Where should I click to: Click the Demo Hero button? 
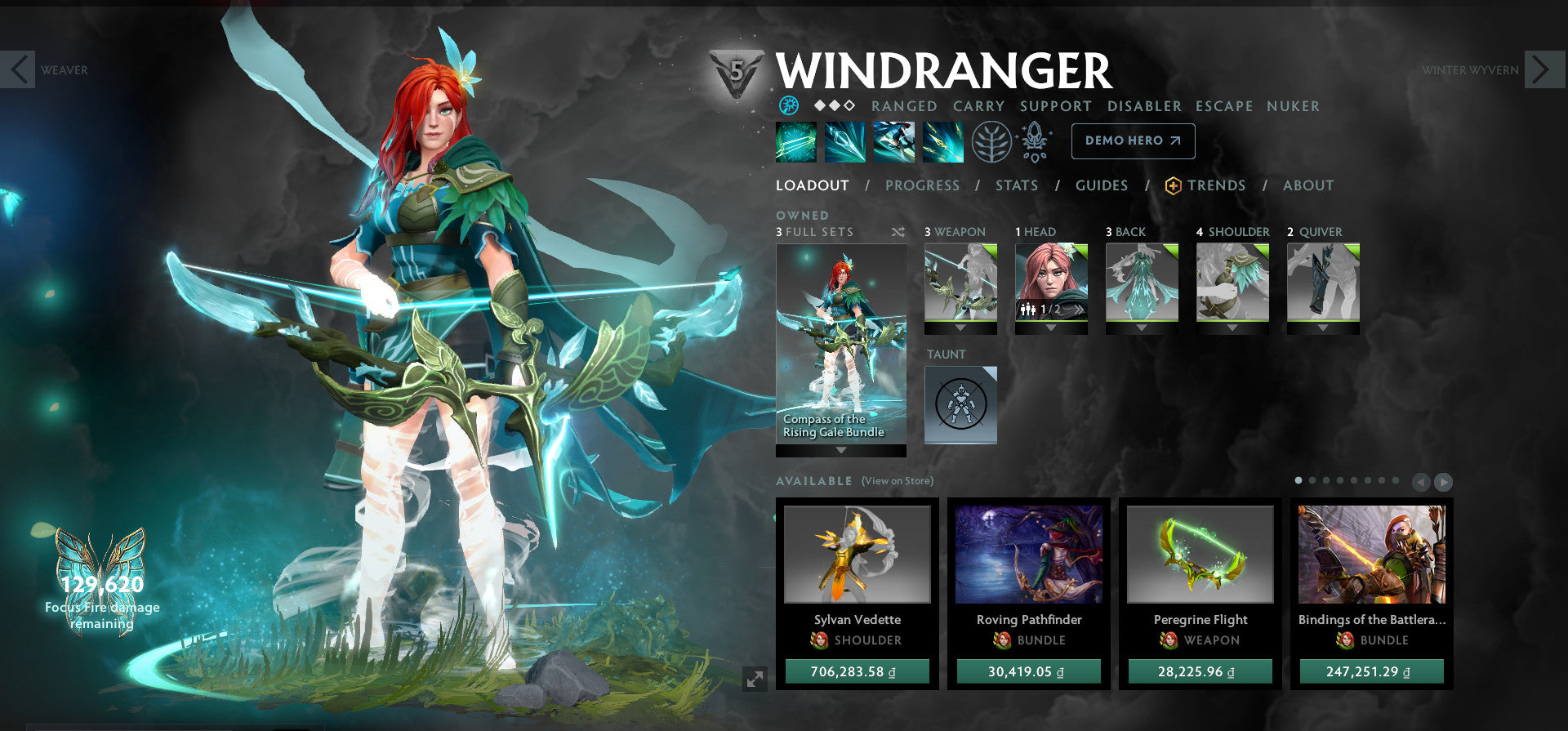1133,140
